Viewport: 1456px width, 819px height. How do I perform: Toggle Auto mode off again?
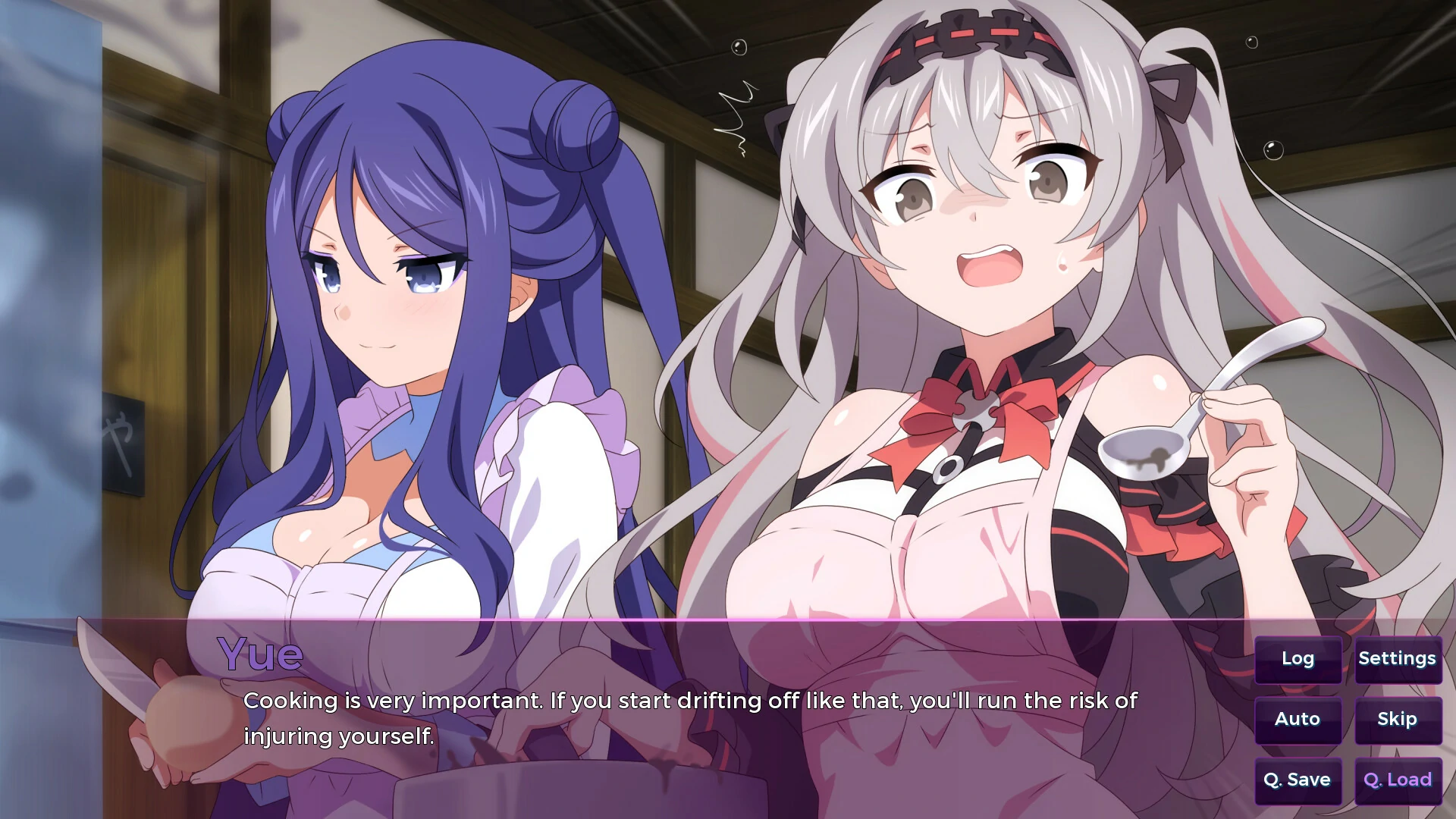(1298, 719)
